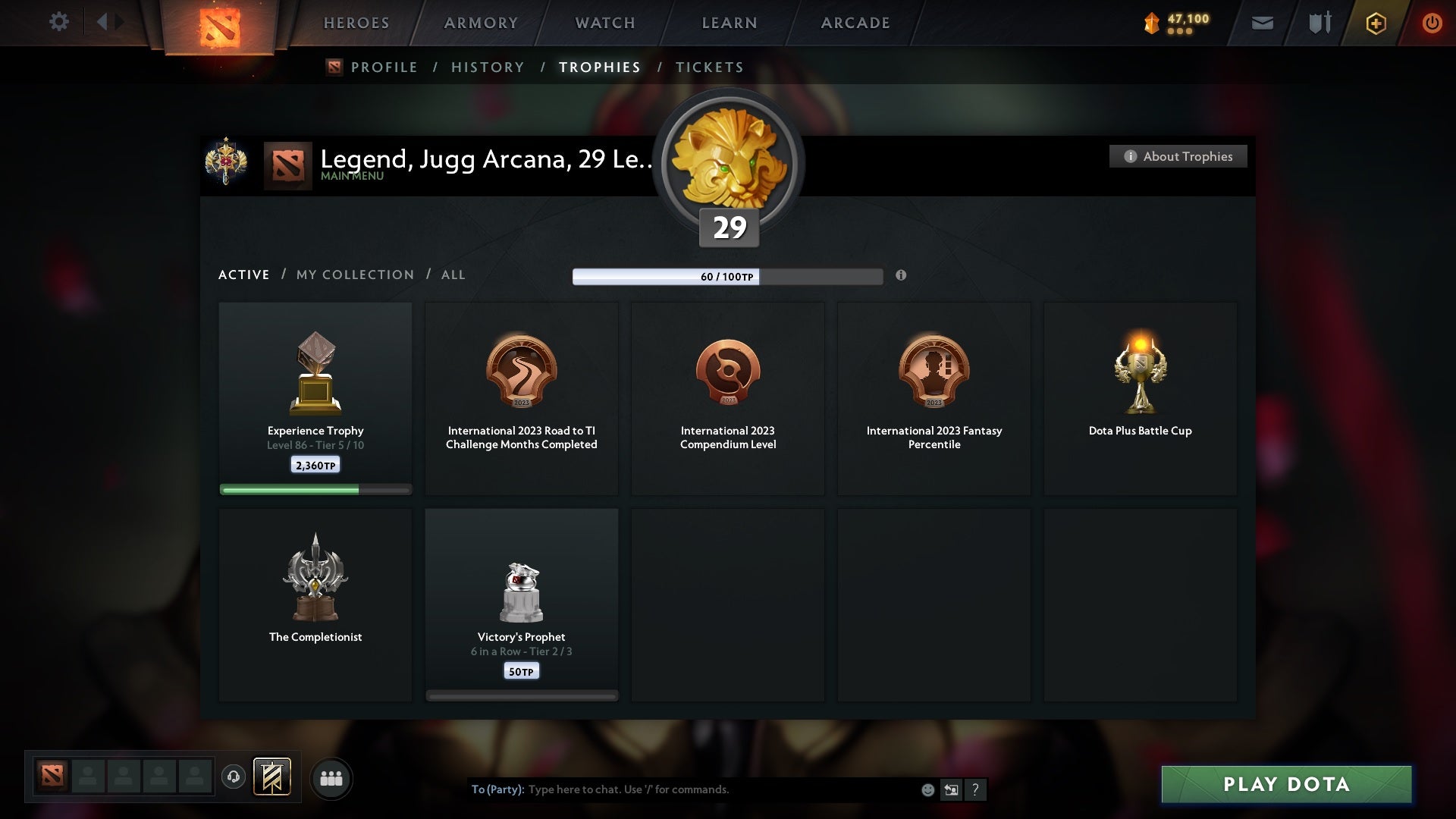The width and height of the screenshot is (1456, 819).
Task: Select the Victory's Prophet trophy card
Action: [522, 603]
